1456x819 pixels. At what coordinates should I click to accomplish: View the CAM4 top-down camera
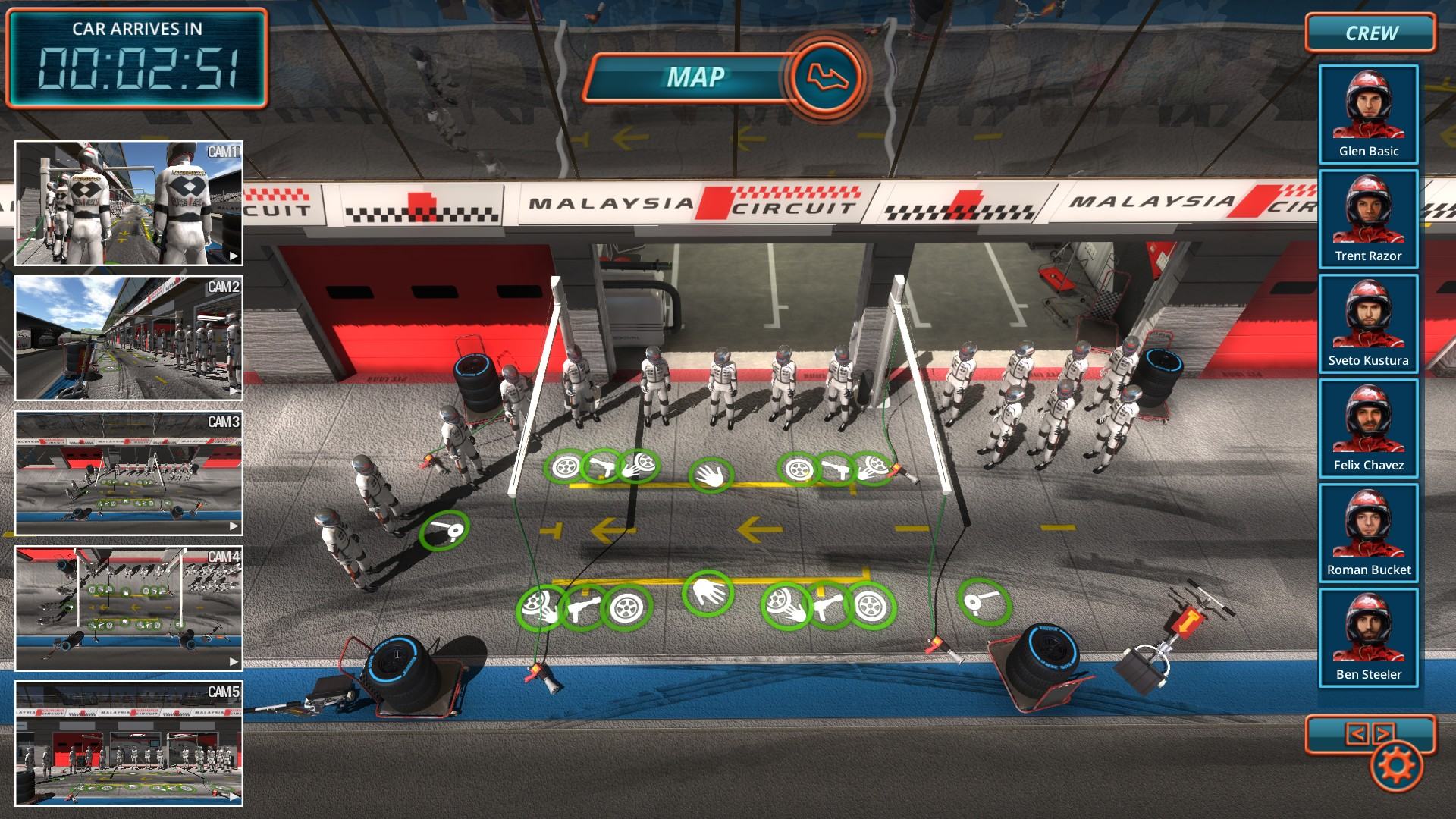coord(129,608)
